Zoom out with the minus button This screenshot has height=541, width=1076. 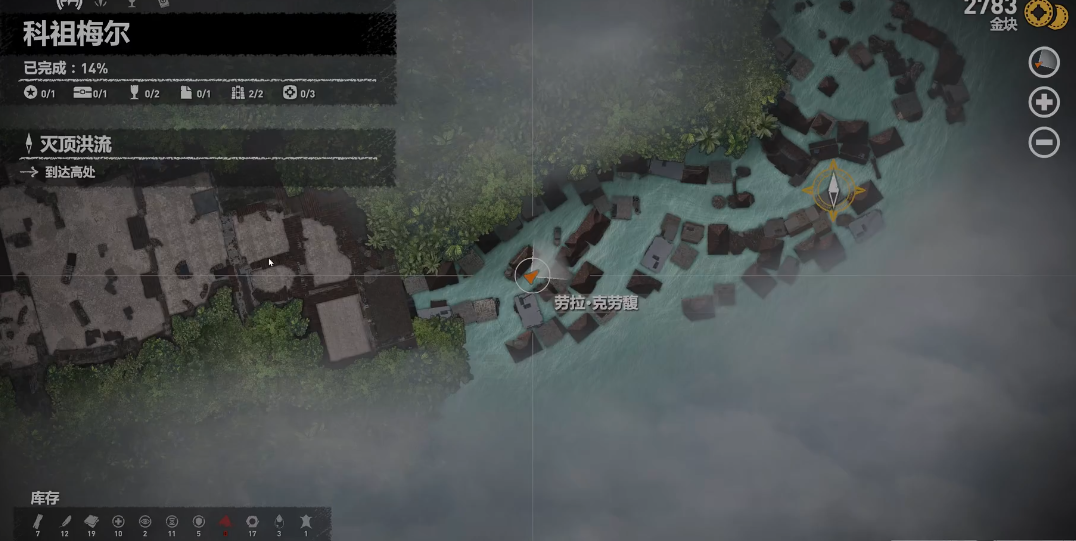click(1043, 143)
